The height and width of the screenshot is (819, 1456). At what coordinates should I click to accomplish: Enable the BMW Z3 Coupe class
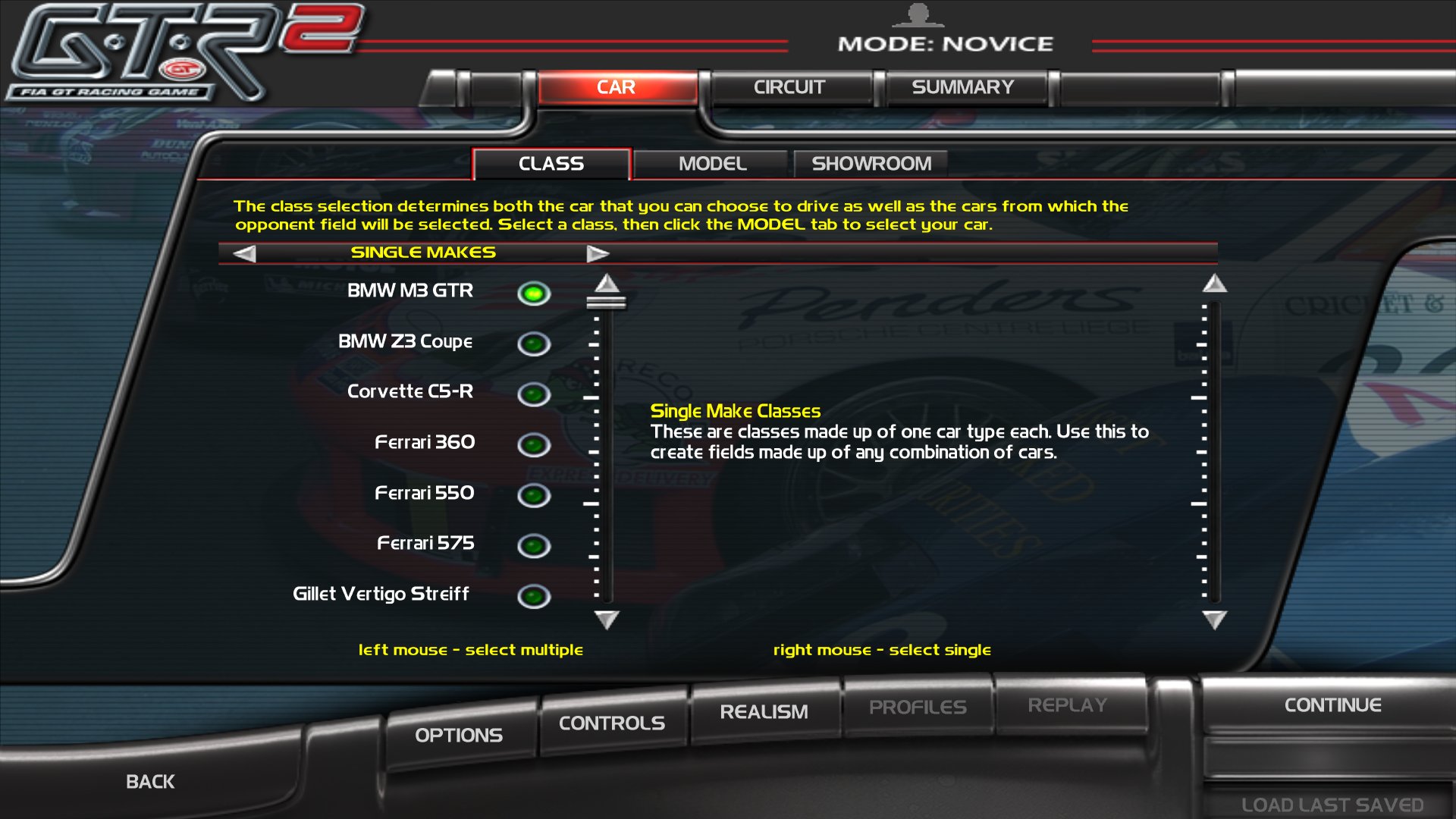[x=533, y=344]
